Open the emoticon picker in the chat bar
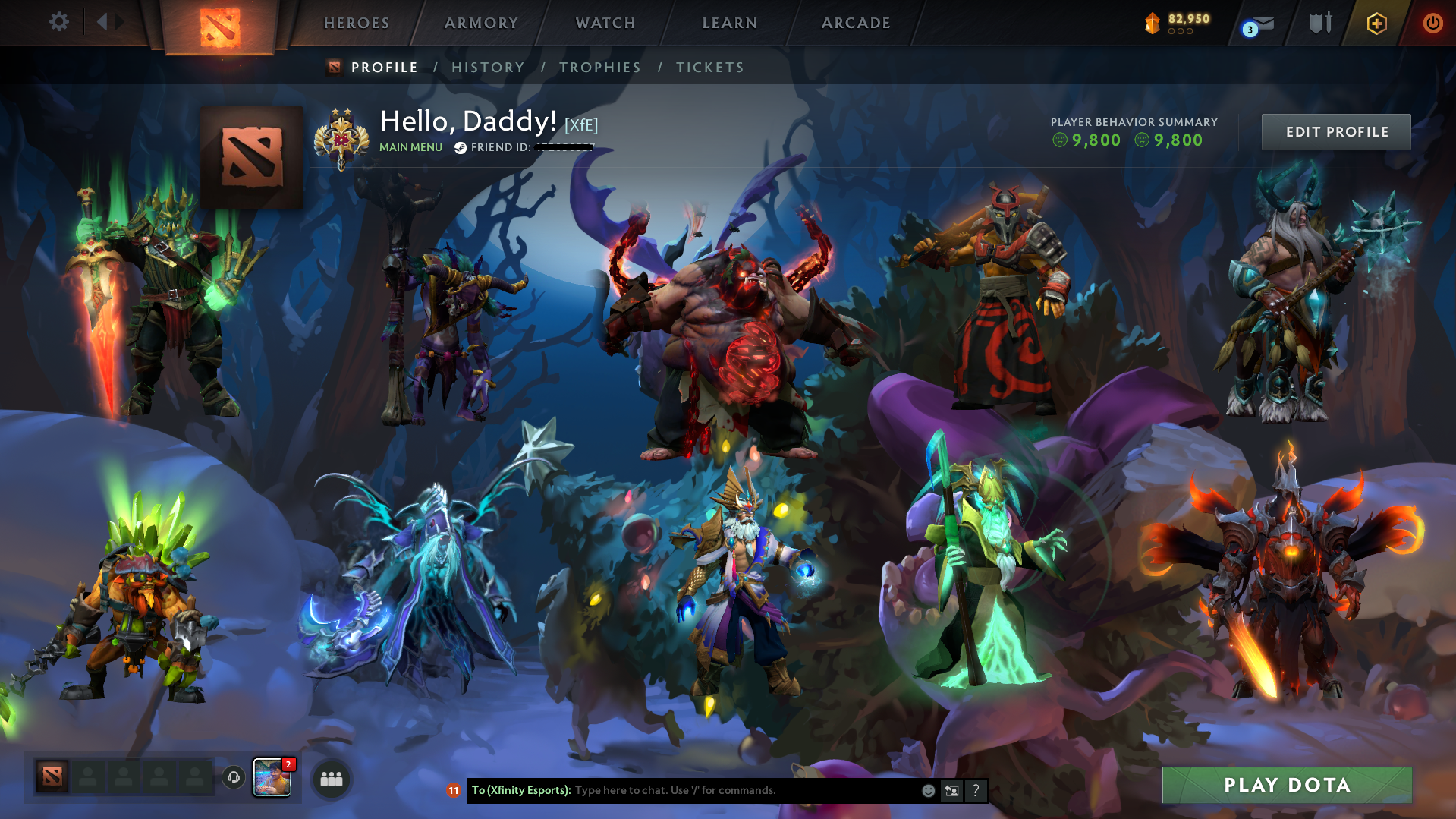1456x819 pixels. [927, 790]
